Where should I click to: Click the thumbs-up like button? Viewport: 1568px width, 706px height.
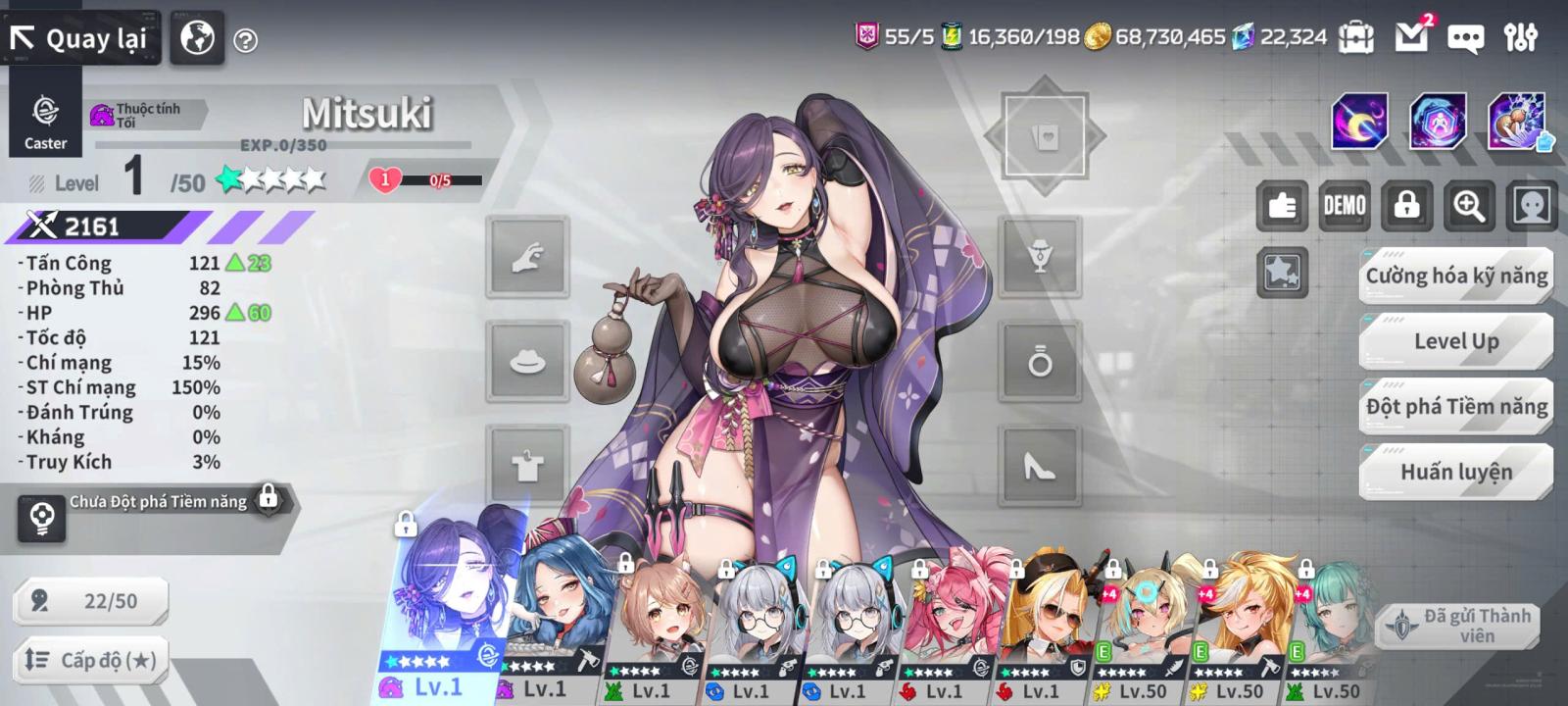point(1282,206)
